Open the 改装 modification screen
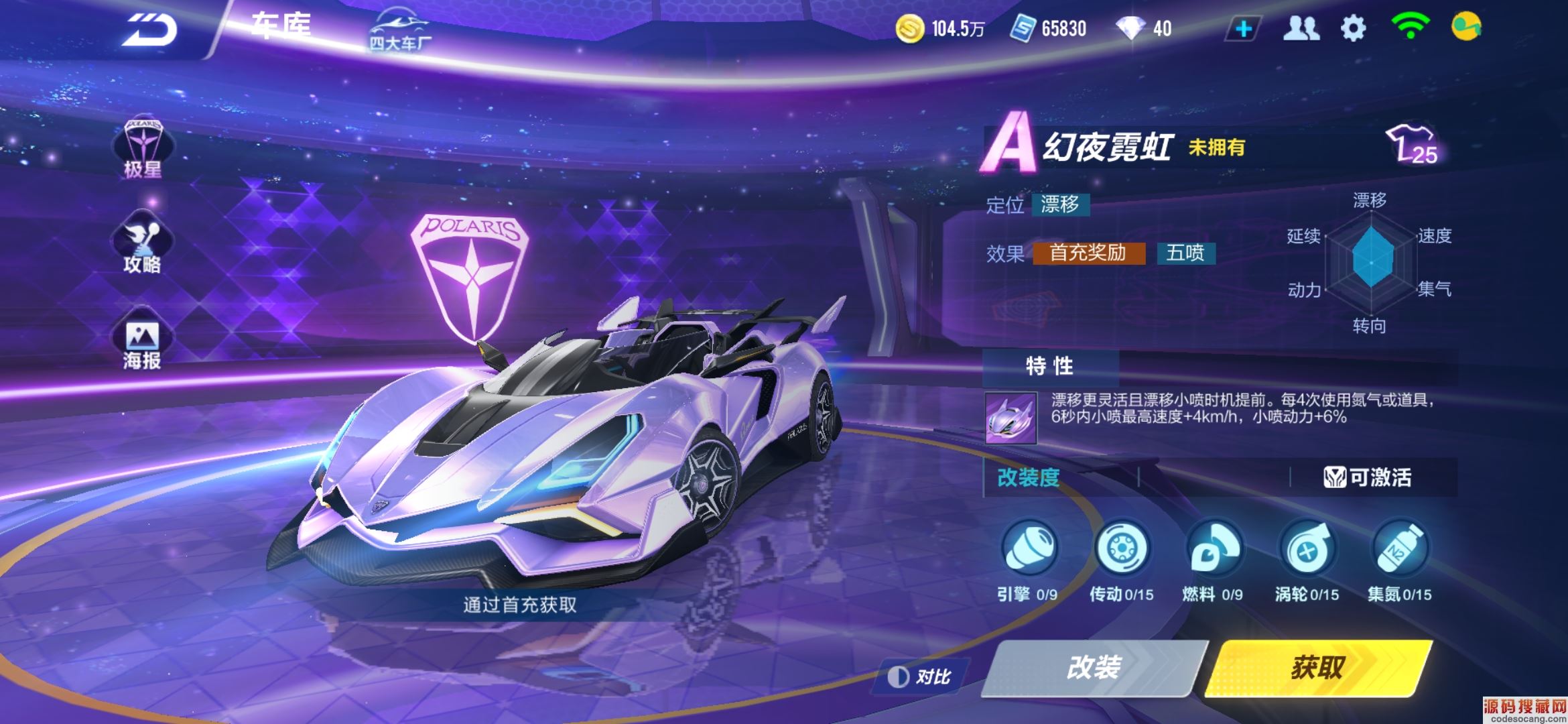 pos(1094,668)
